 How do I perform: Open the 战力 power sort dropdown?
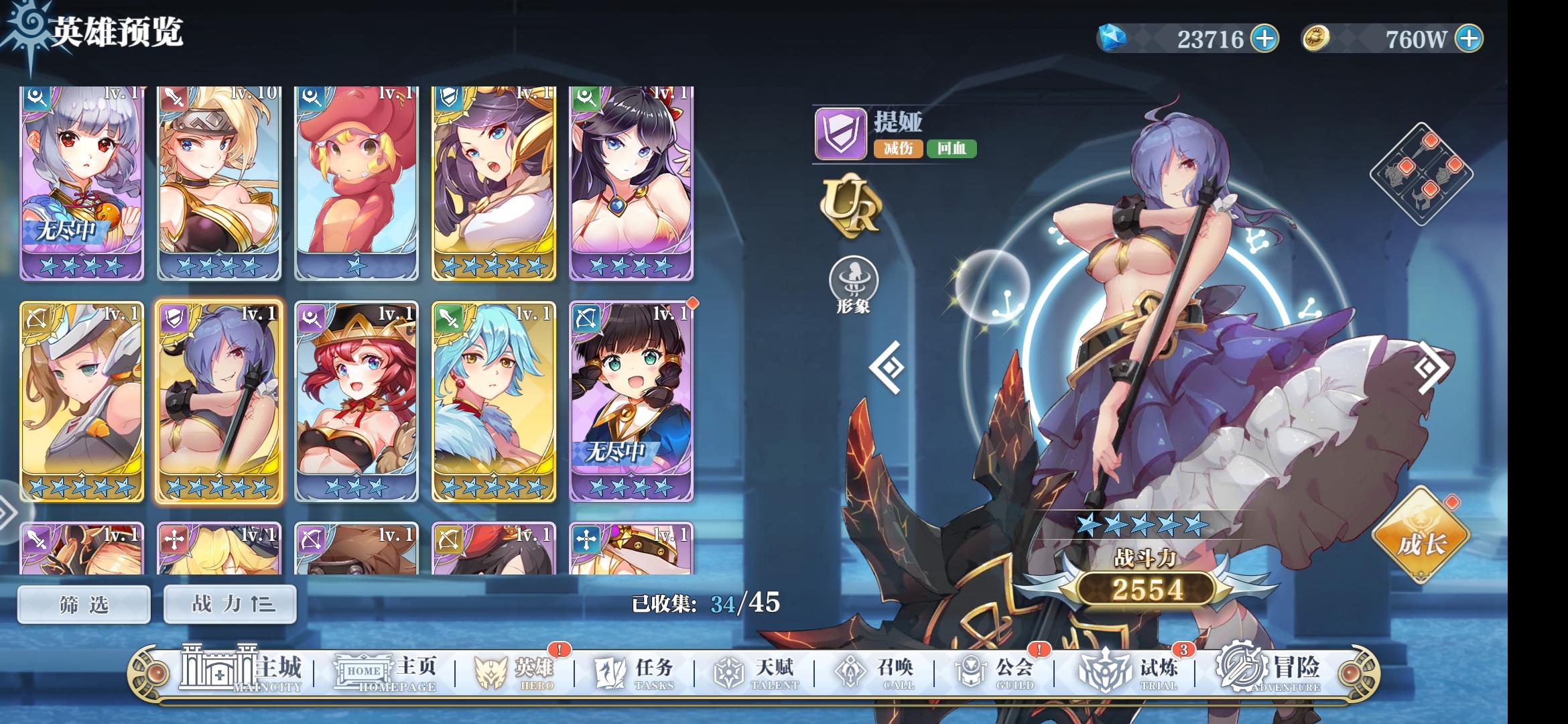pyautogui.click(x=230, y=603)
